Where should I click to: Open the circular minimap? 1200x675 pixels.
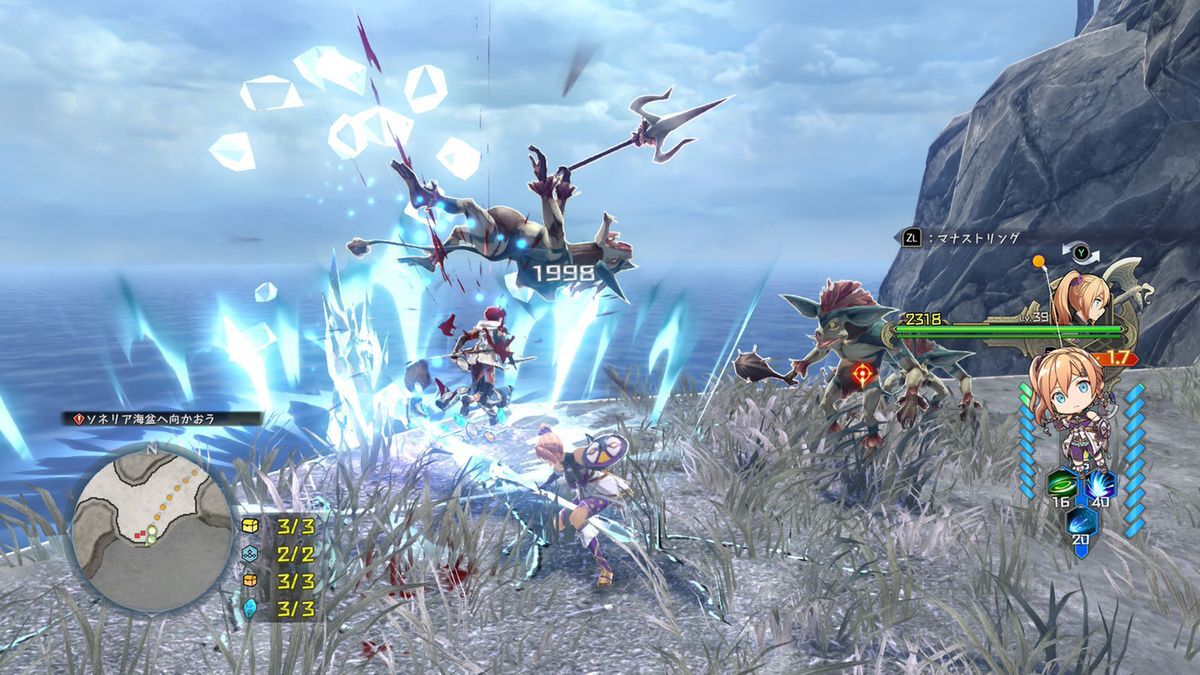click(152, 527)
